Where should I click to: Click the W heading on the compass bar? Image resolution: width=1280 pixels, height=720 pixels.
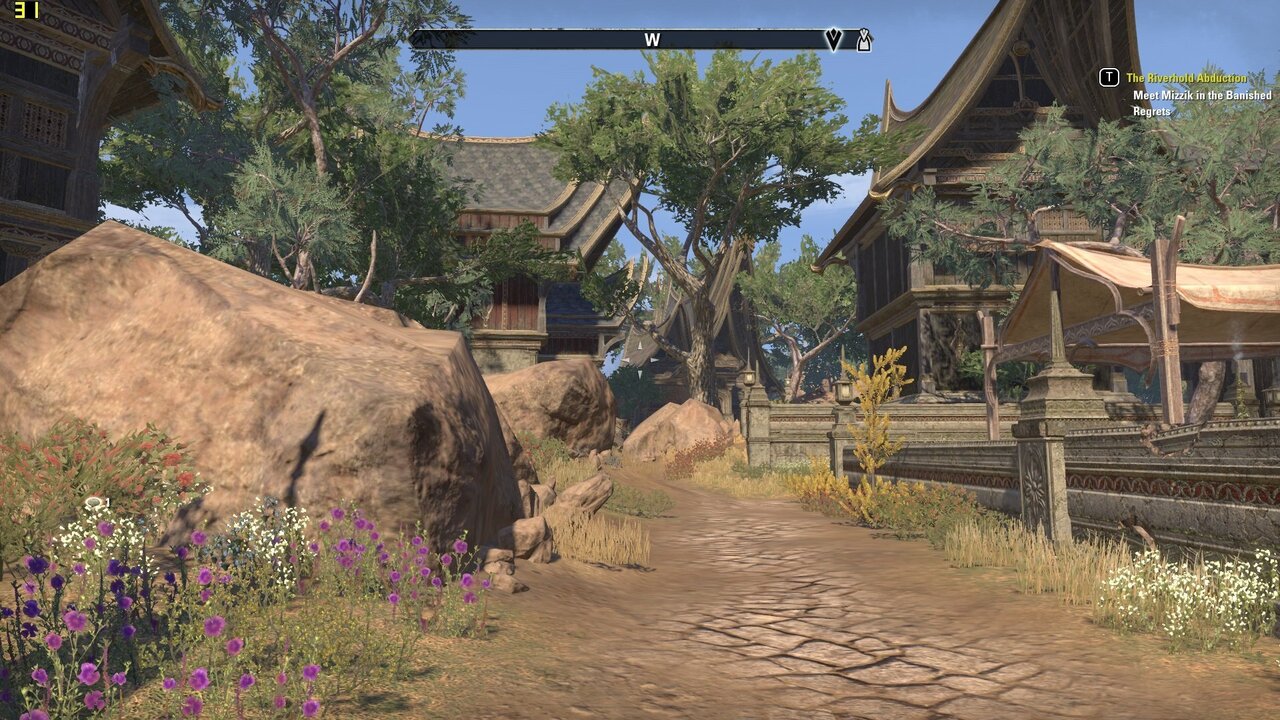coord(652,40)
